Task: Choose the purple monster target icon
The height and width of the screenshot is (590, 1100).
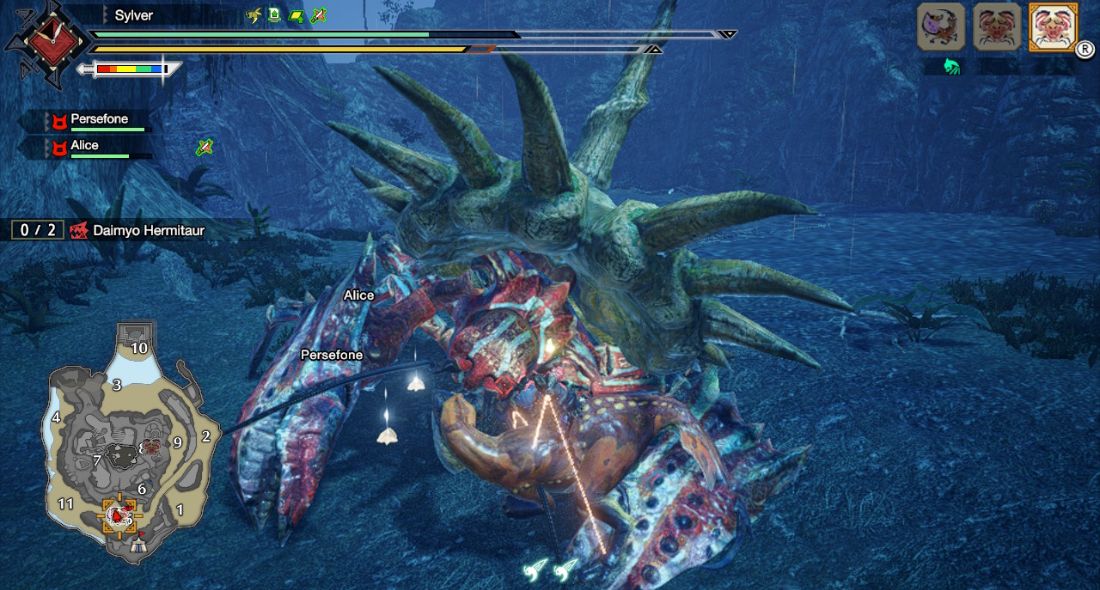Action: (x=941, y=27)
